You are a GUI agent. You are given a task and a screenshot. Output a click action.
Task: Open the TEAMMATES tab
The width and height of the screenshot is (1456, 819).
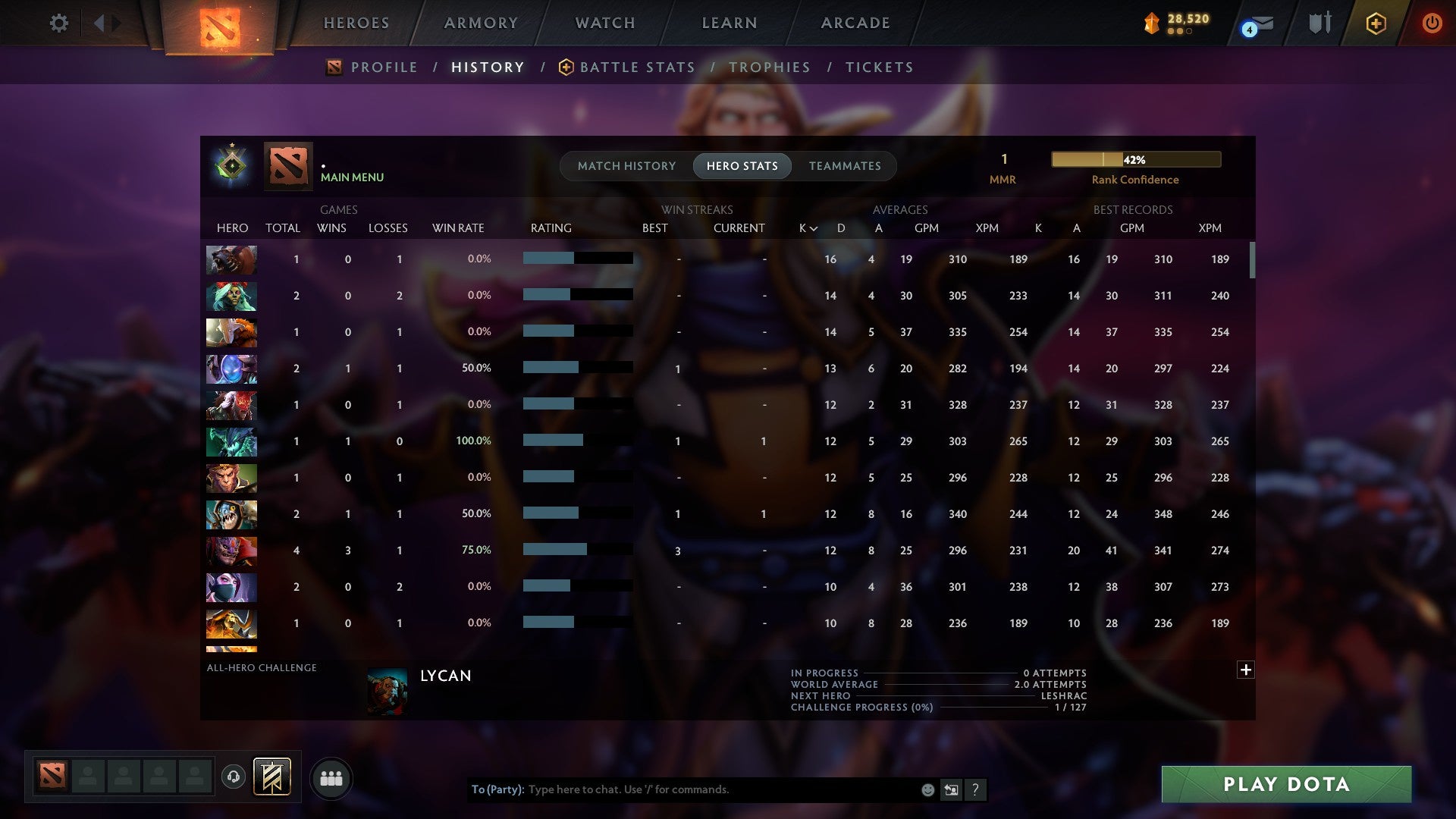click(844, 165)
